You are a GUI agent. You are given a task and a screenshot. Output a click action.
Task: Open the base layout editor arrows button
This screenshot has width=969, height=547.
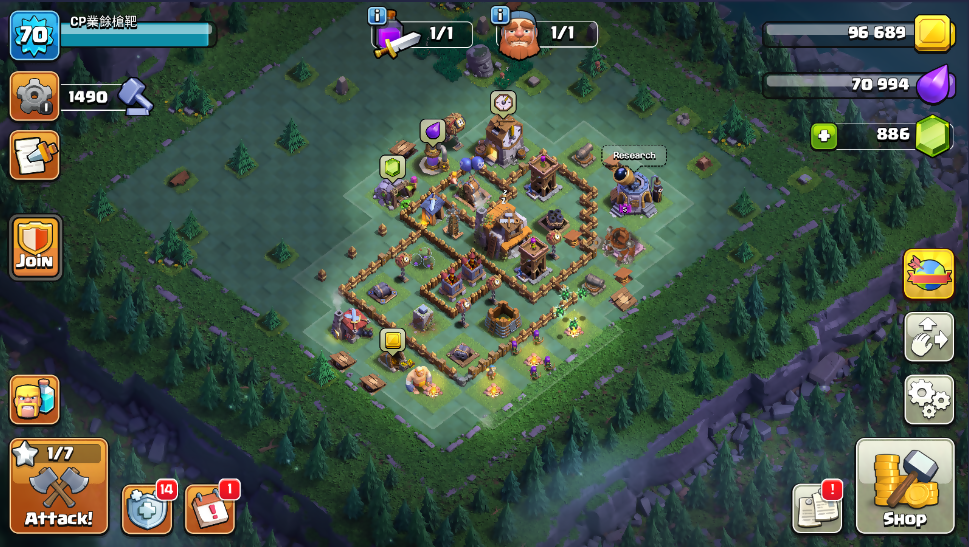928,337
